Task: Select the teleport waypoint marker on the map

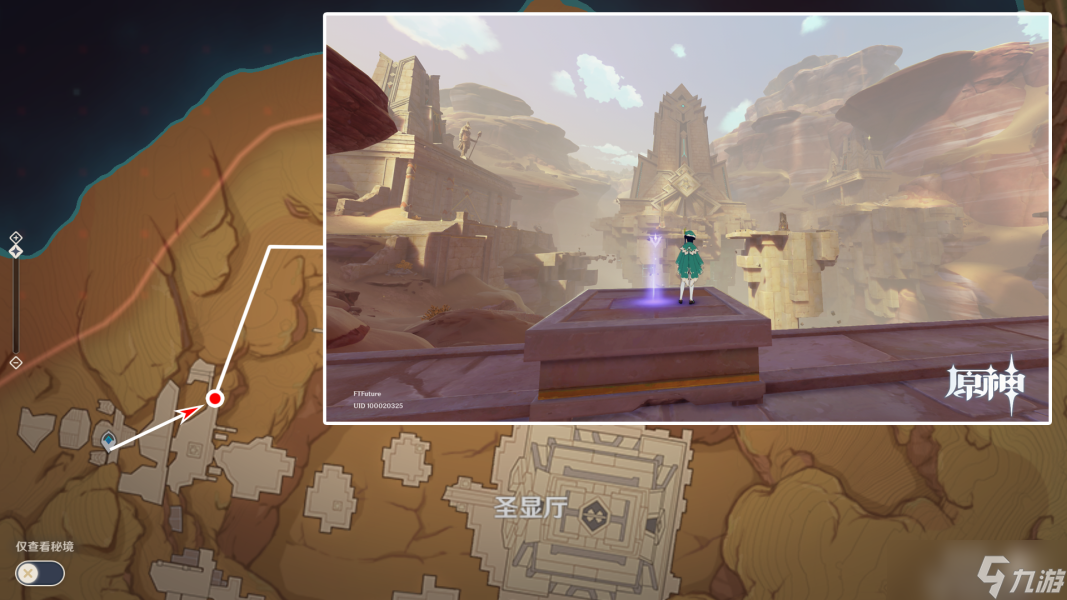Action: click(x=107, y=438)
